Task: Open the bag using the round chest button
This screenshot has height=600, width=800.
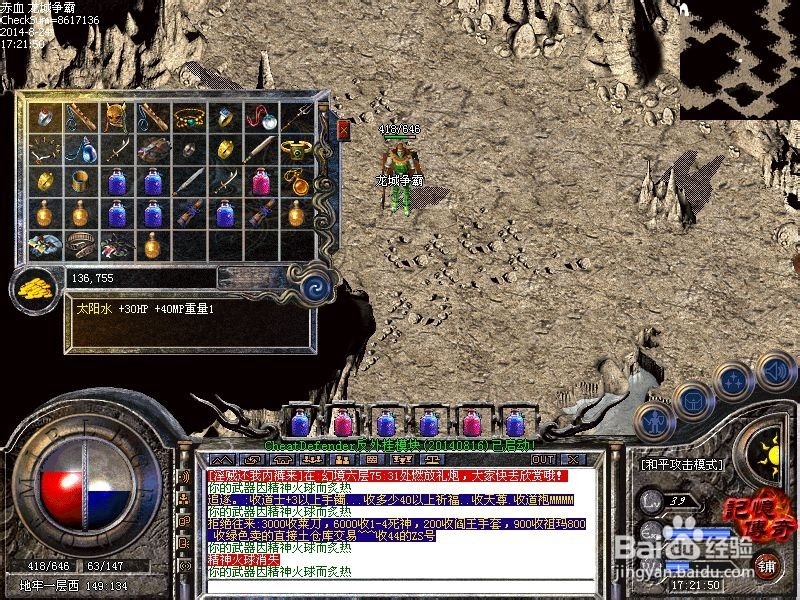Action: pyautogui.click(x=694, y=402)
